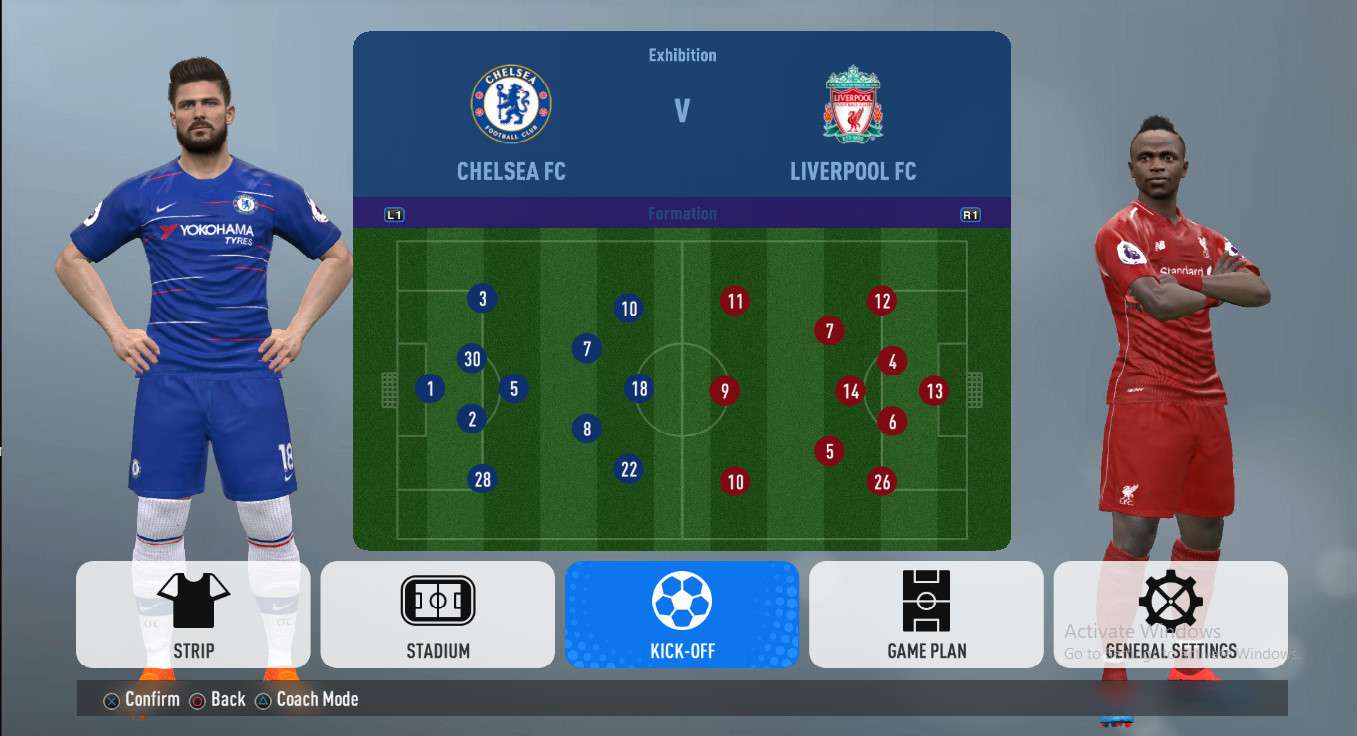Image resolution: width=1357 pixels, height=736 pixels.
Task: Start the match with Kick-Off
Action: point(681,614)
